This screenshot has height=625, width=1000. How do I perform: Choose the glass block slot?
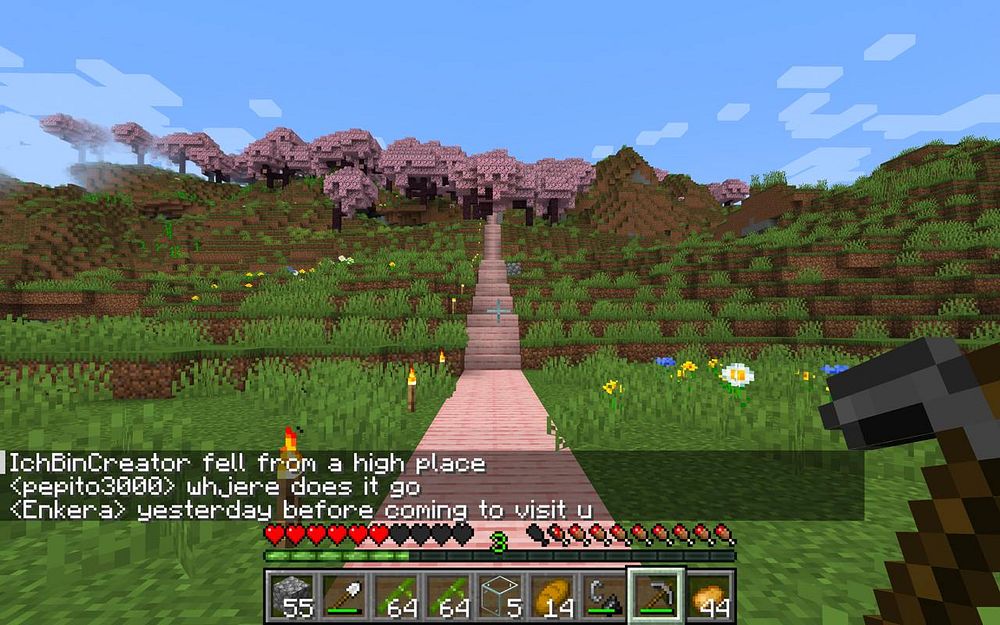tap(500, 595)
